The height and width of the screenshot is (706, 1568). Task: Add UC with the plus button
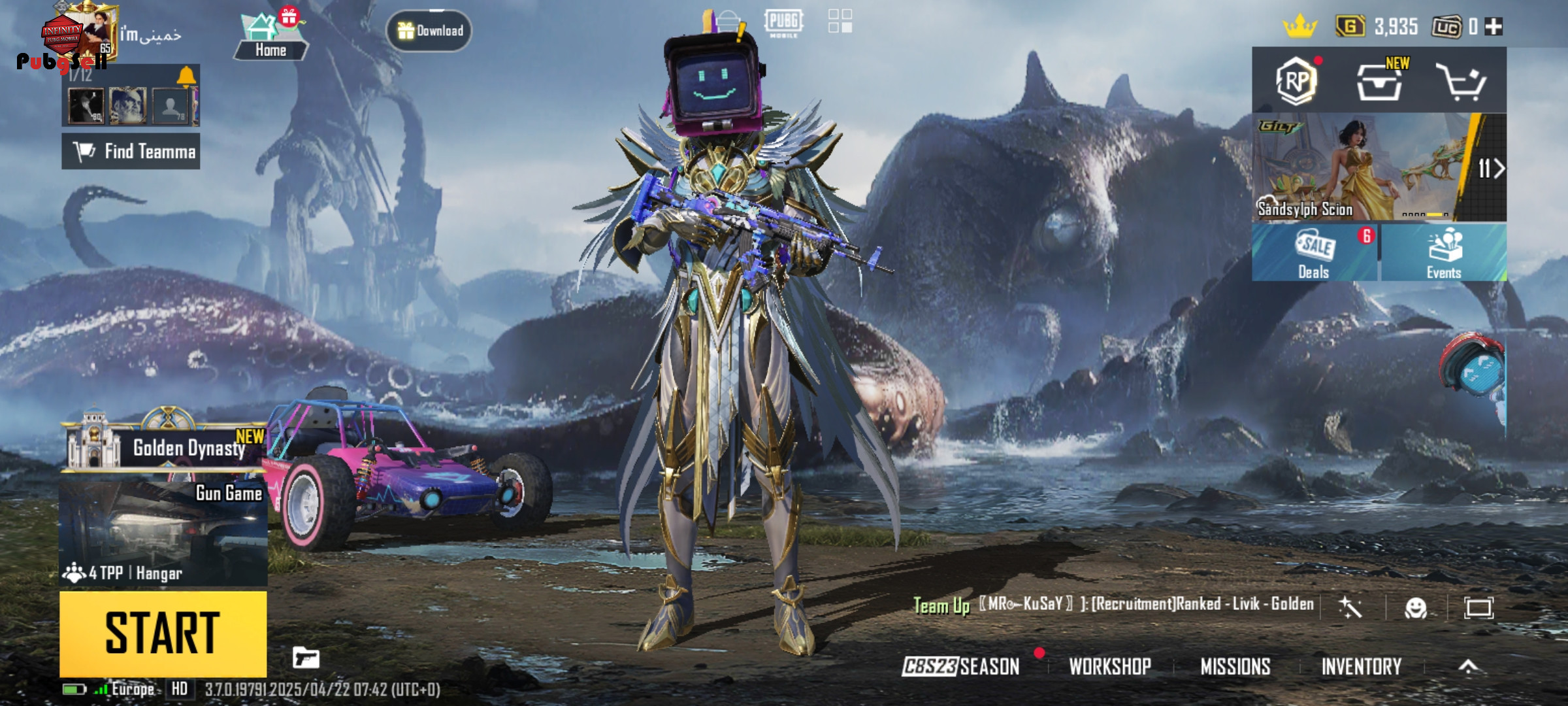[x=1494, y=26]
